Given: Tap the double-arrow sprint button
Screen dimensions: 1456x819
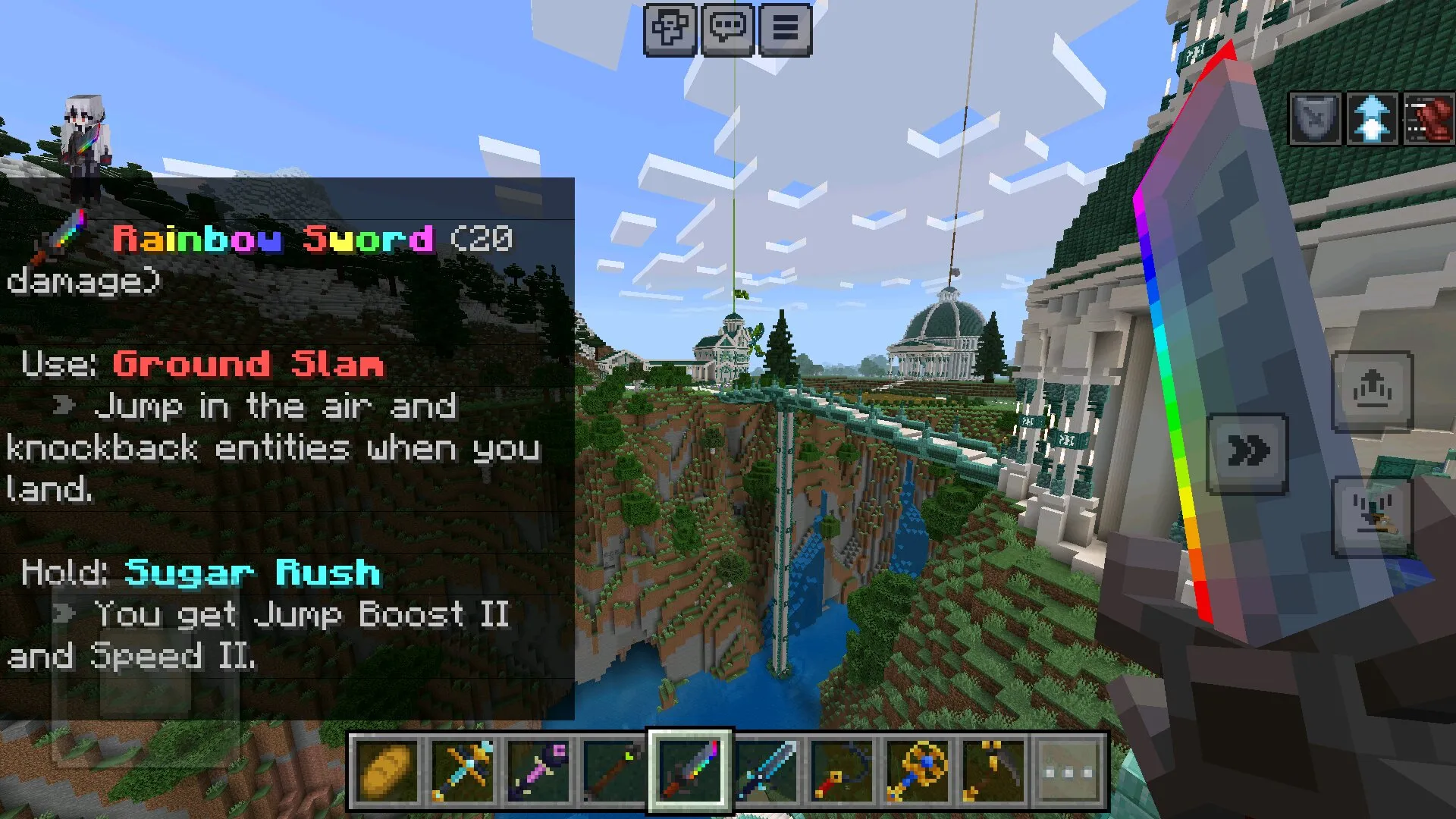Looking at the screenshot, I should coord(1247,453).
